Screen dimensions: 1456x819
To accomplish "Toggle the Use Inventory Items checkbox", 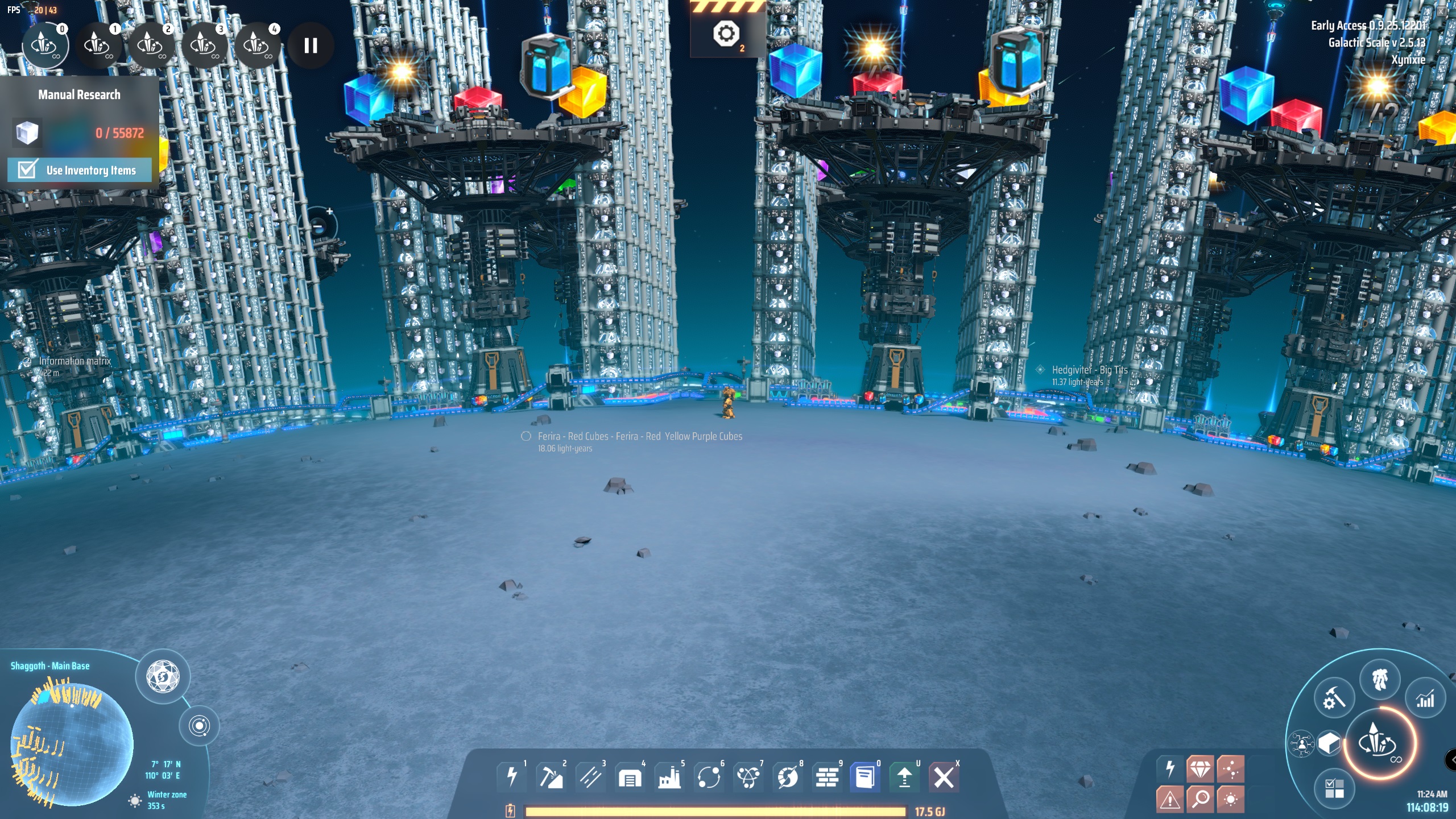I will tap(27, 169).
